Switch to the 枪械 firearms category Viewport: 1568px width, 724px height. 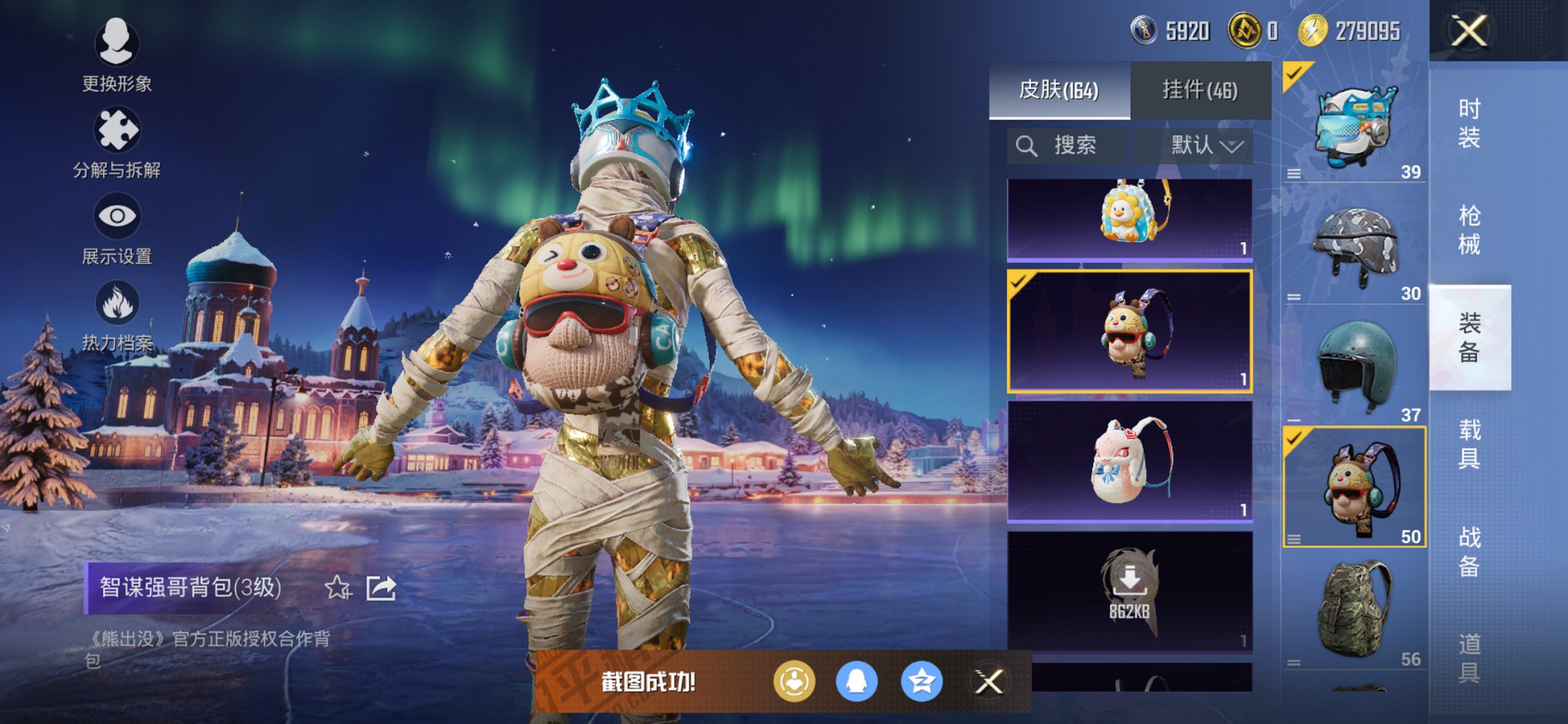pos(1469,230)
